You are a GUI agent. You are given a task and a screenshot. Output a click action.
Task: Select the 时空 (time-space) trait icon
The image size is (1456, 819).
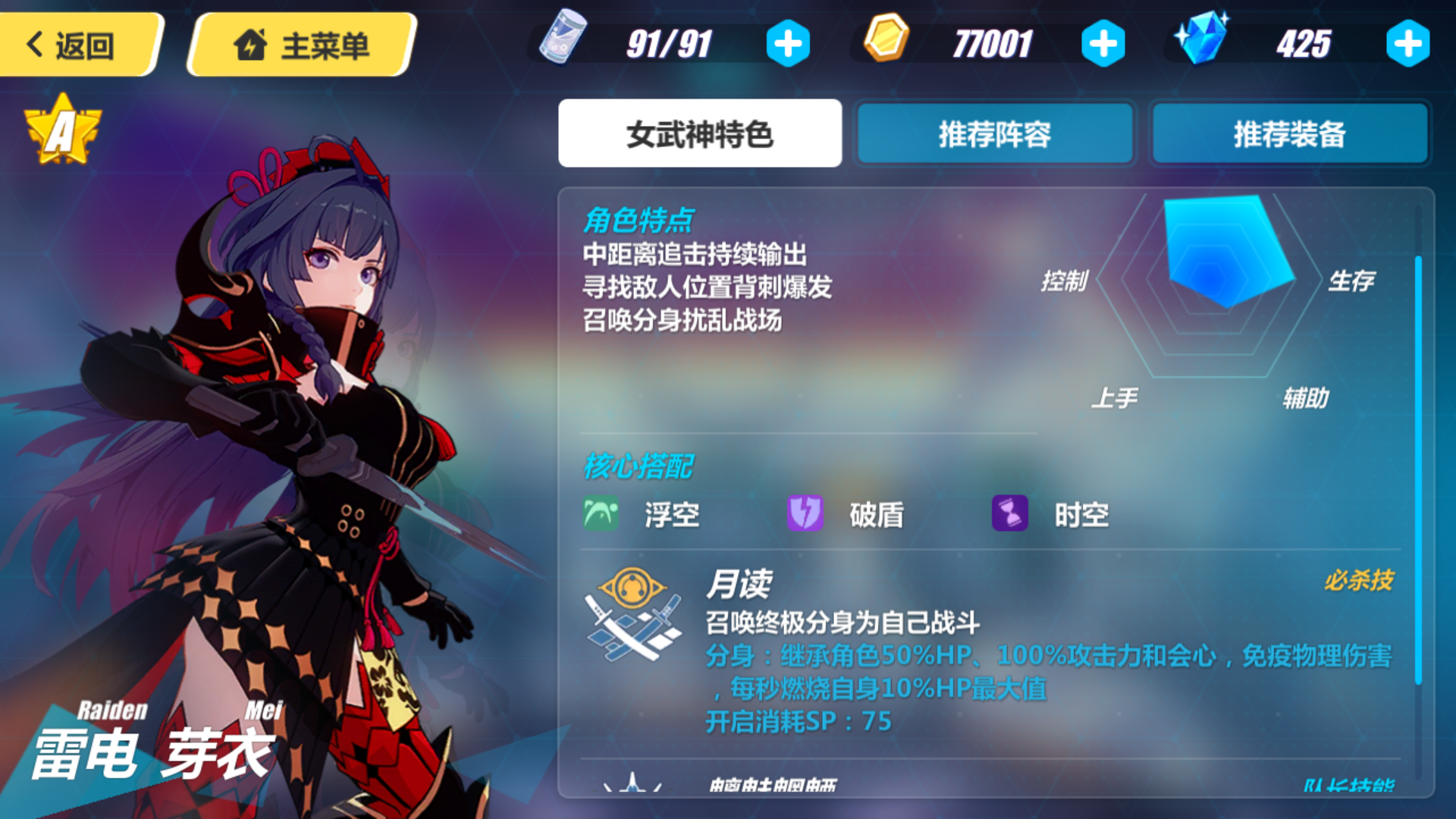1010,513
